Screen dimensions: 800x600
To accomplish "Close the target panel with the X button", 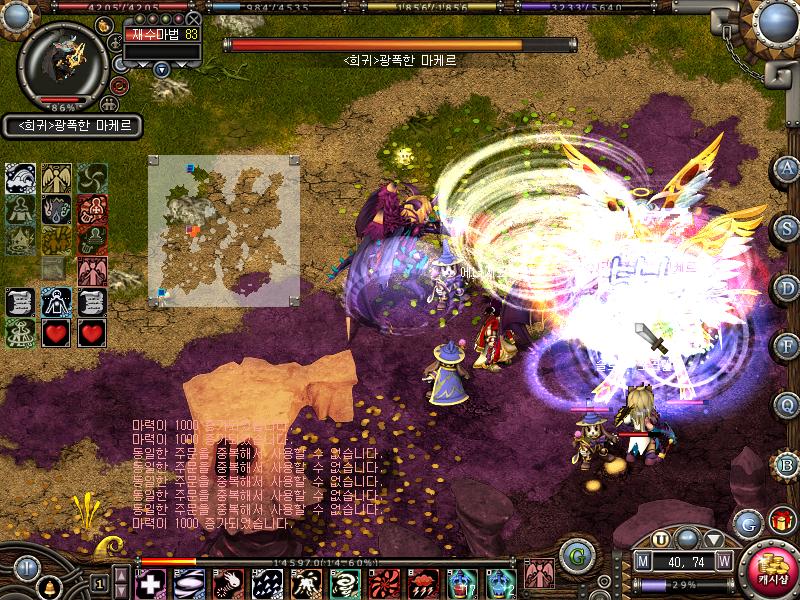I will [x=194, y=18].
